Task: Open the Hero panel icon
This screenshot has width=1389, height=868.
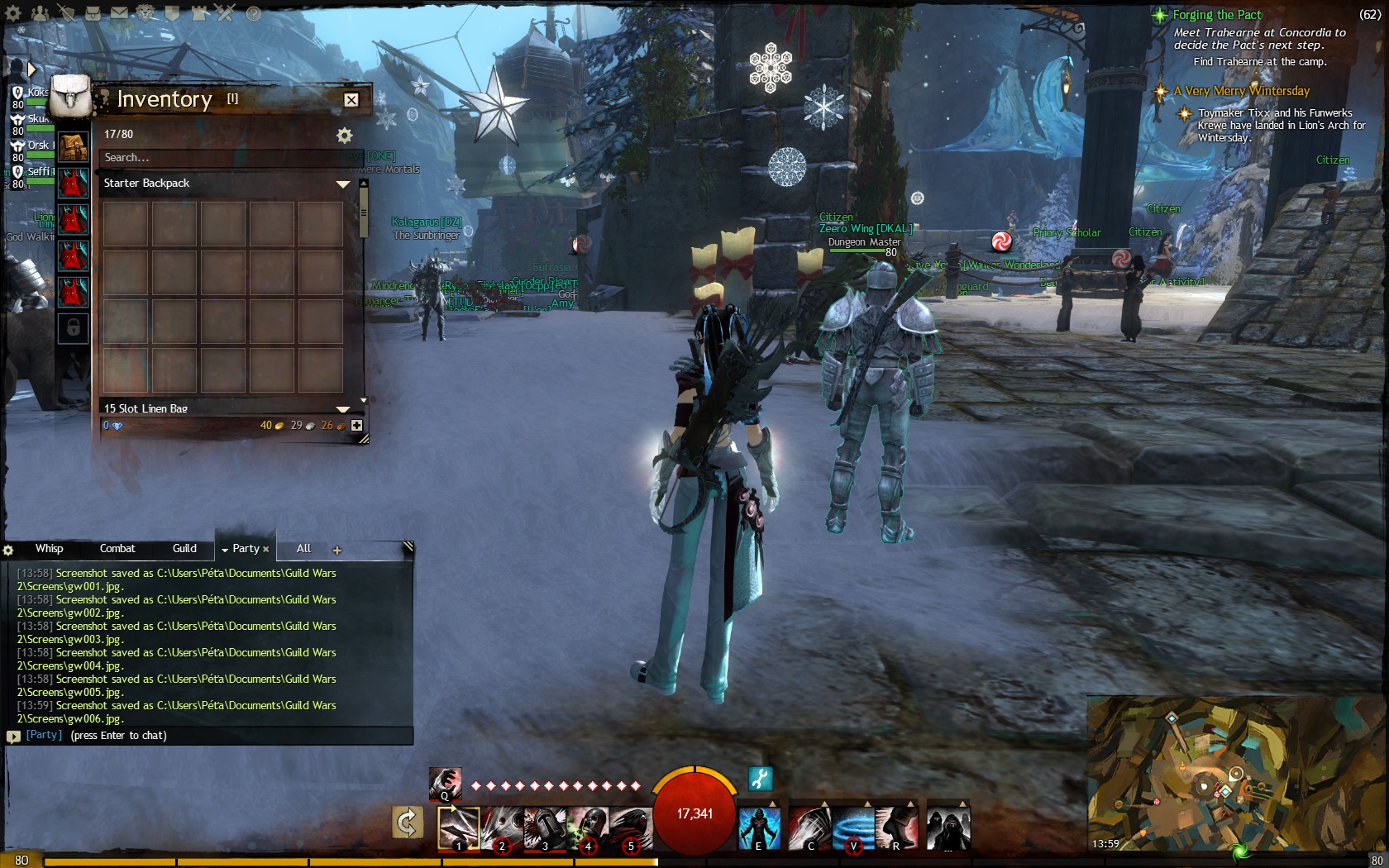Action: point(66,13)
